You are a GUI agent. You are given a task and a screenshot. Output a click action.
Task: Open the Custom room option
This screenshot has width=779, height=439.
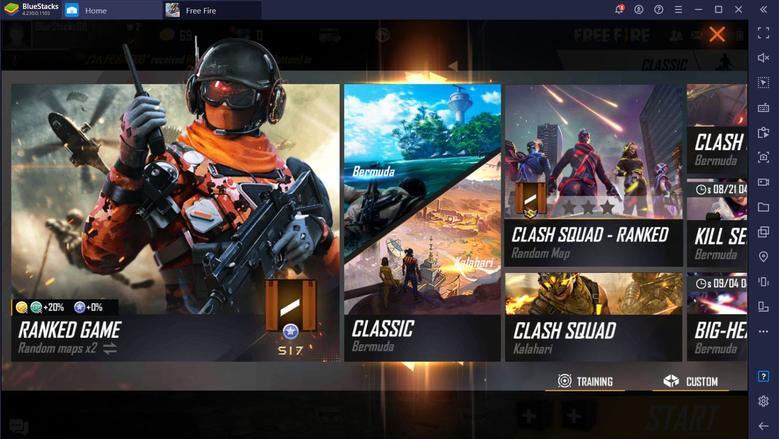point(691,381)
